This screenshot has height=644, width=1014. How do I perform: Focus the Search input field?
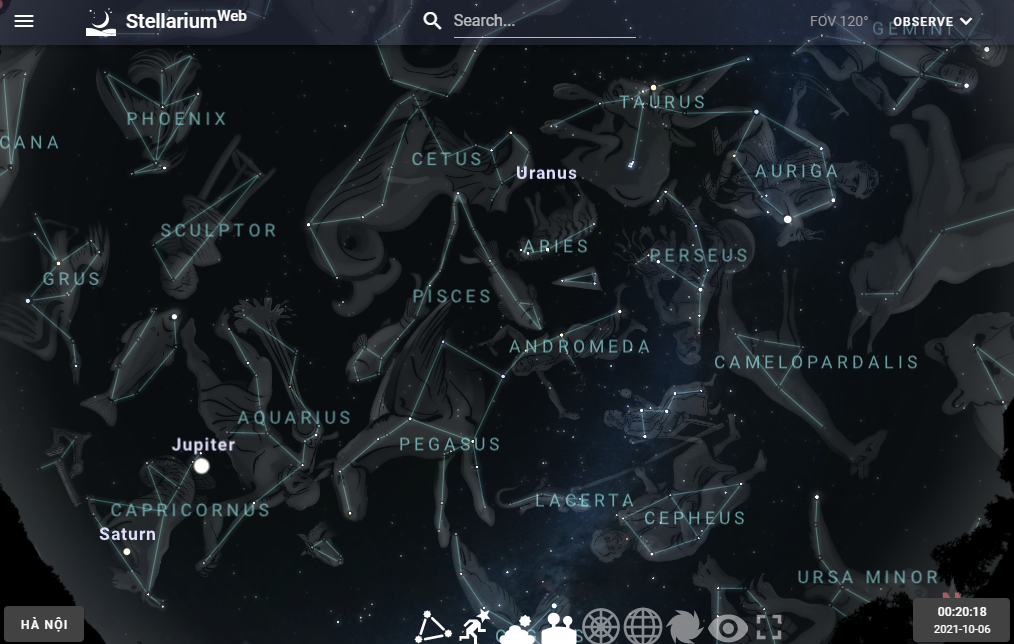(543, 21)
